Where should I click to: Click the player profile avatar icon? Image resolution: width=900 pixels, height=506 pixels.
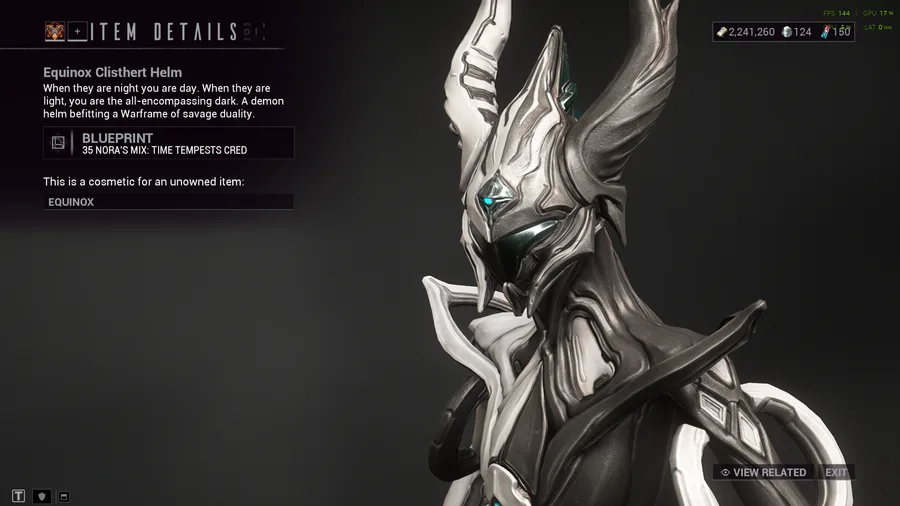click(54, 32)
